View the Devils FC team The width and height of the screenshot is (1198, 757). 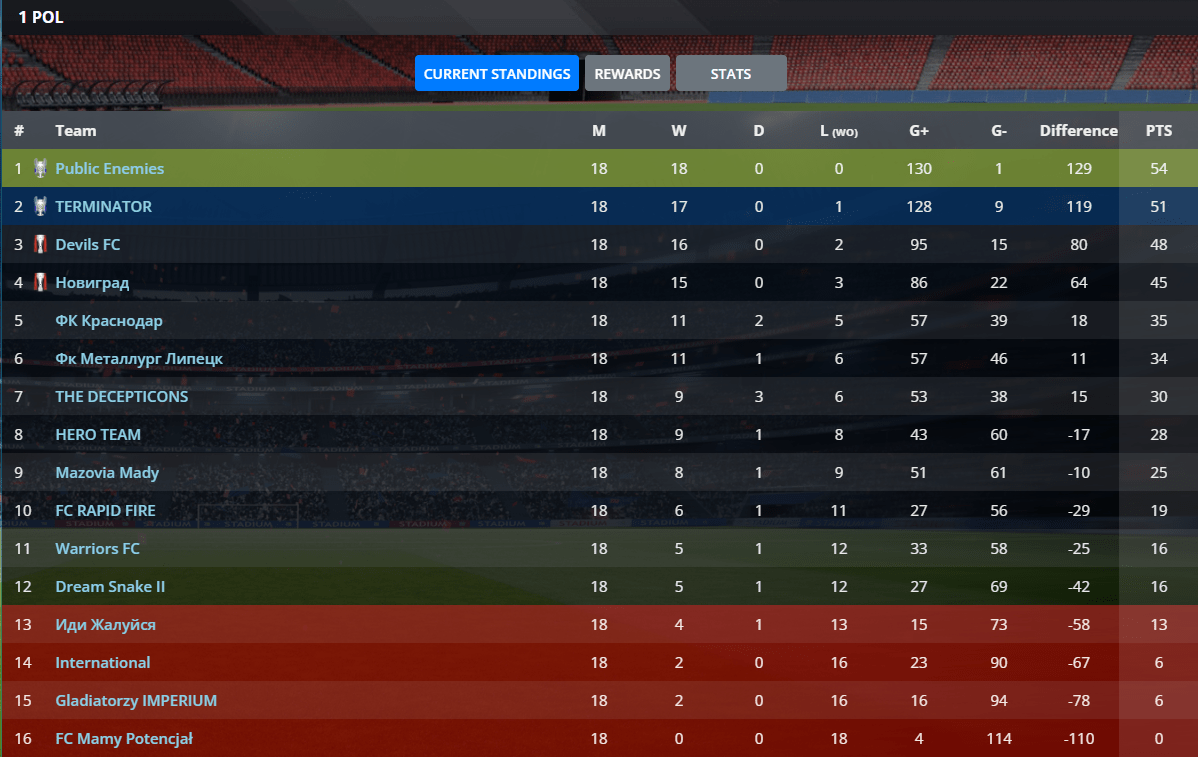coord(88,245)
